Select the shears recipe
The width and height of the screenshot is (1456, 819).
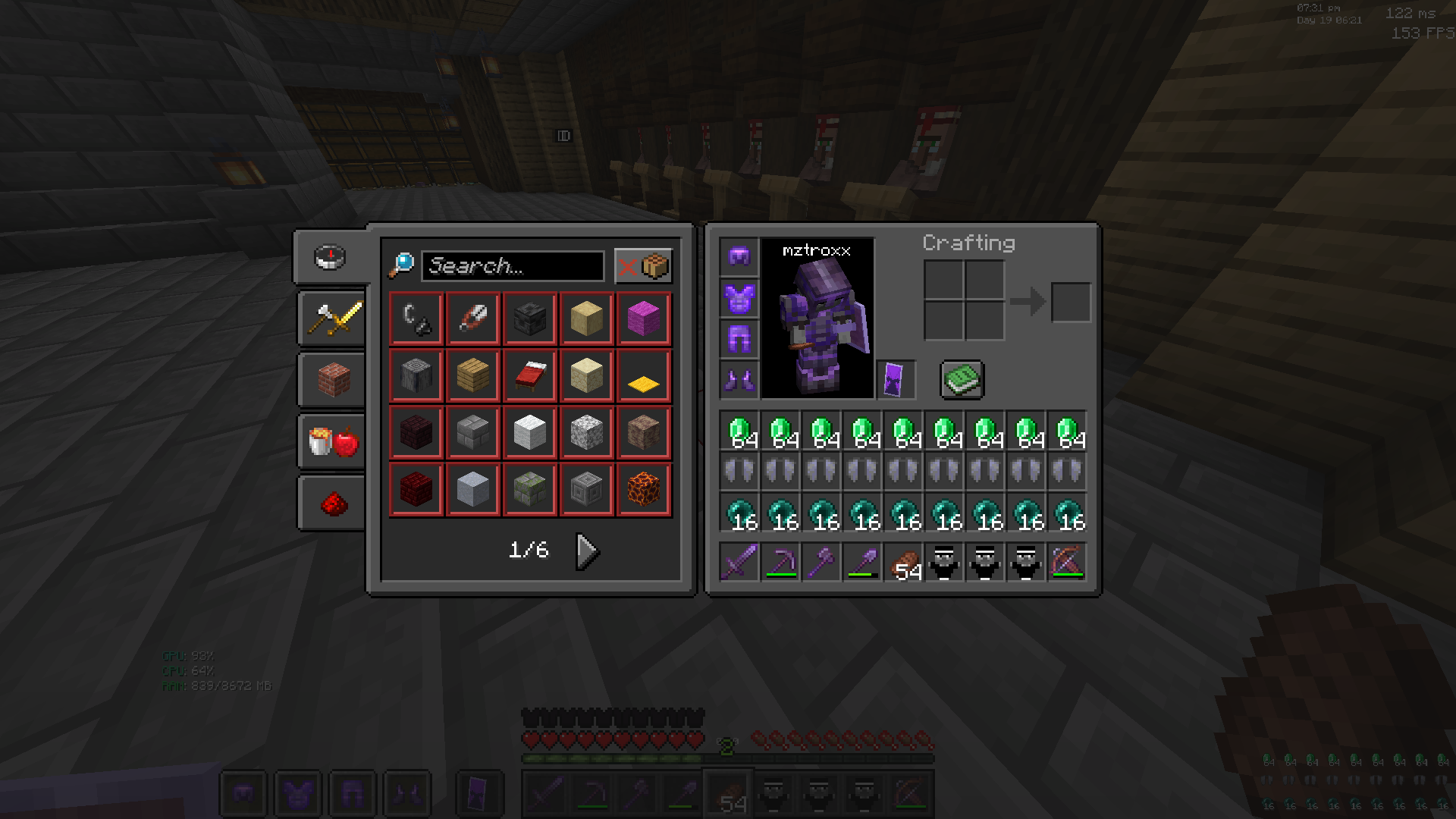[x=472, y=318]
